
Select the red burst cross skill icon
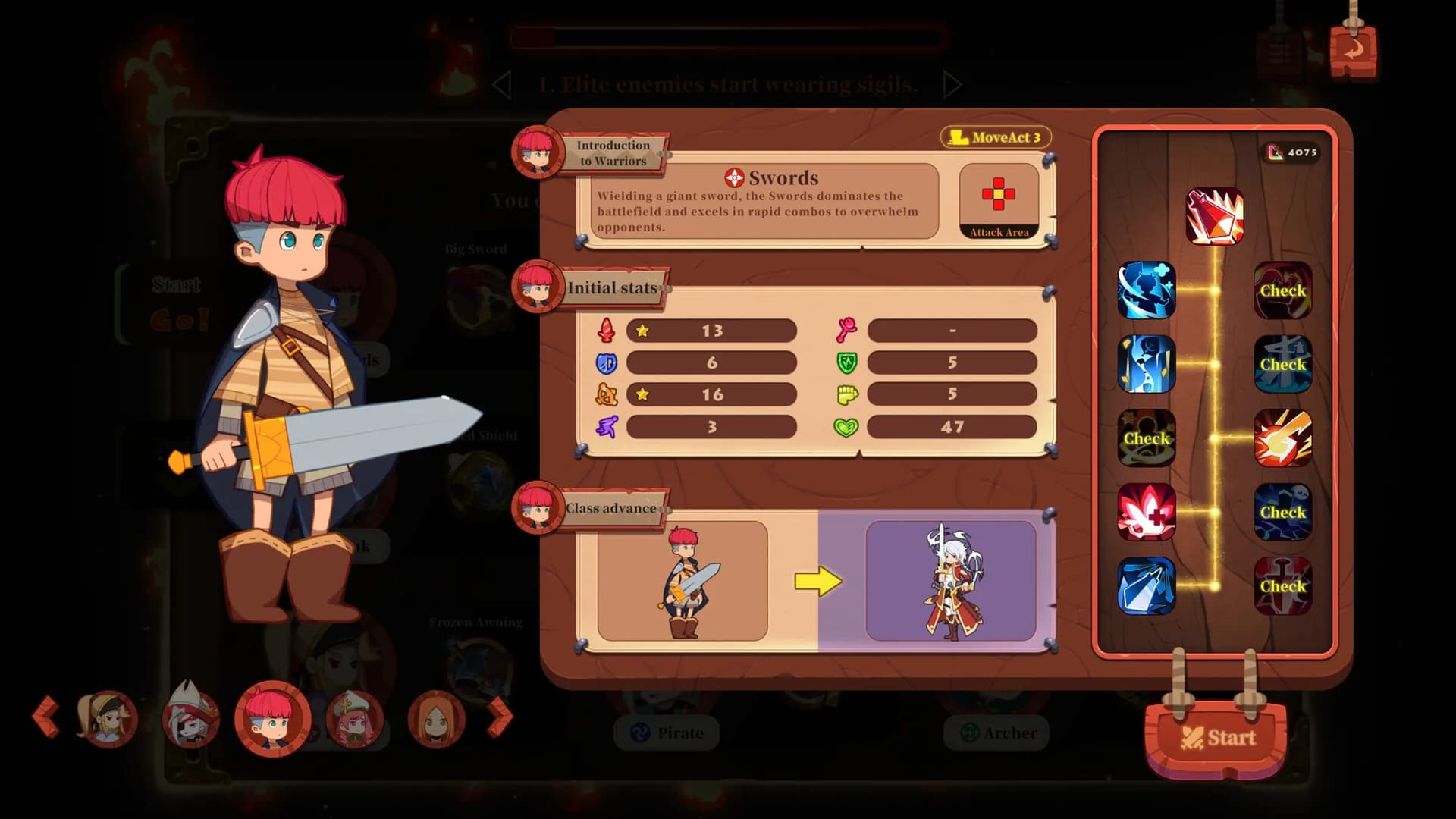point(1147,512)
